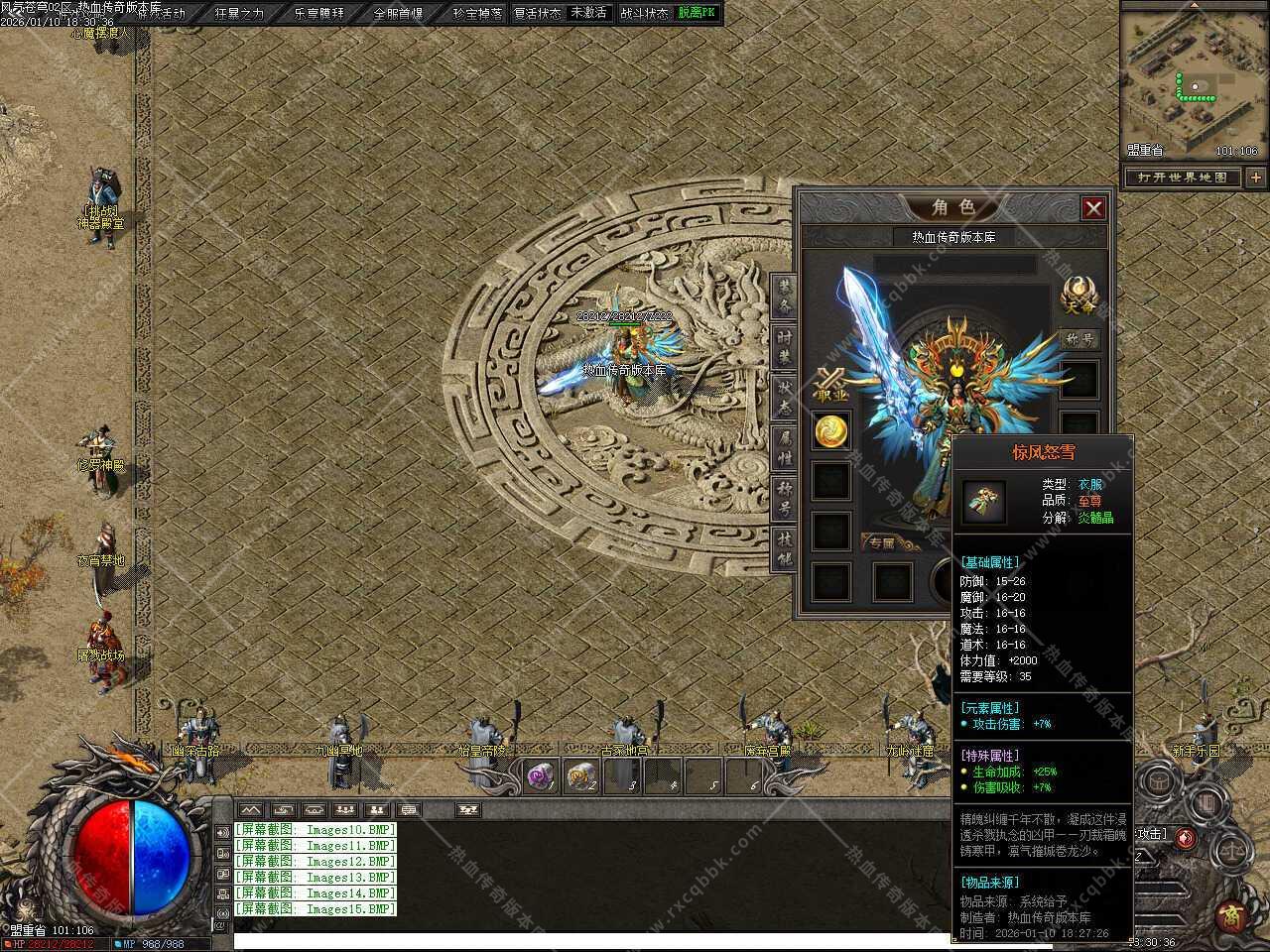Screen dimensions: 1270x952
Task: Select the gold medallion equipment slot
Action: pos(831,430)
